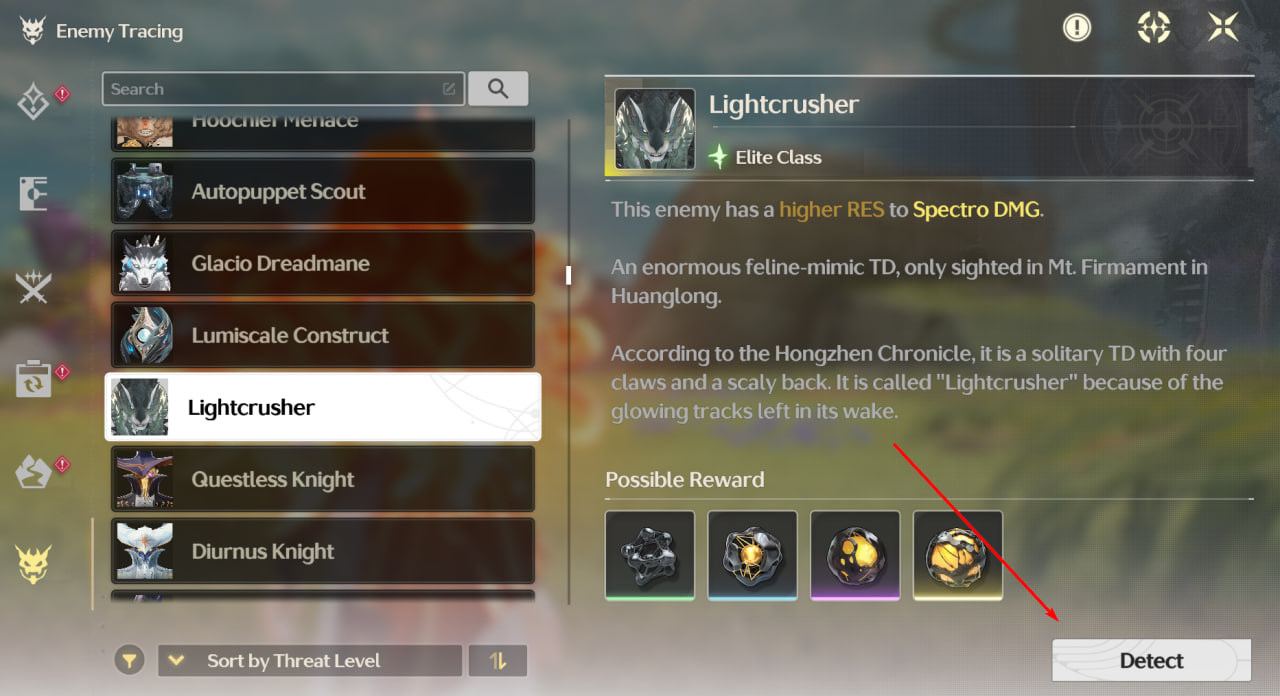This screenshot has width=1280, height=696.
Task: Open the exclamation mark info button
Action: [x=1076, y=28]
